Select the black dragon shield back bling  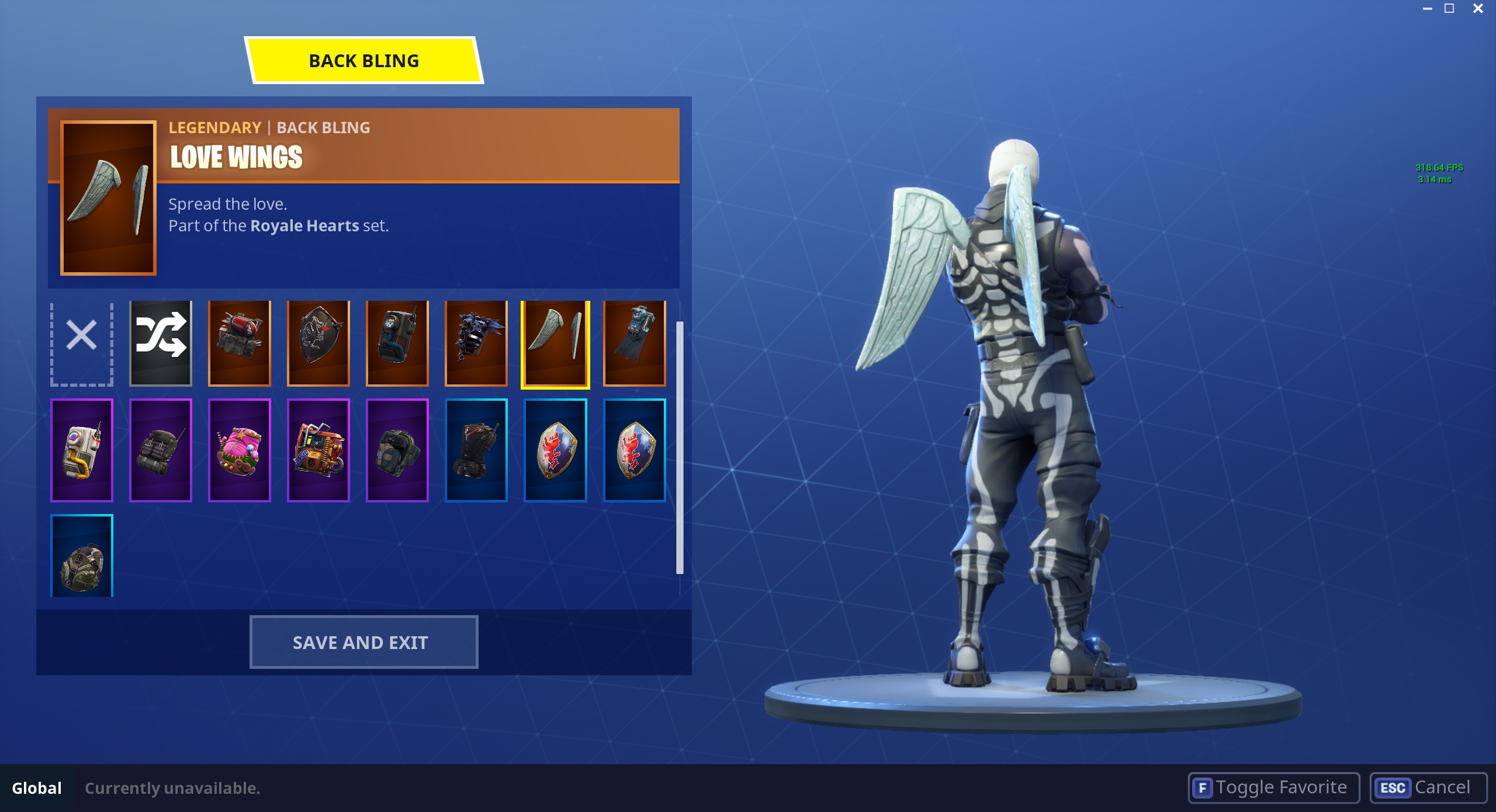[x=319, y=343]
